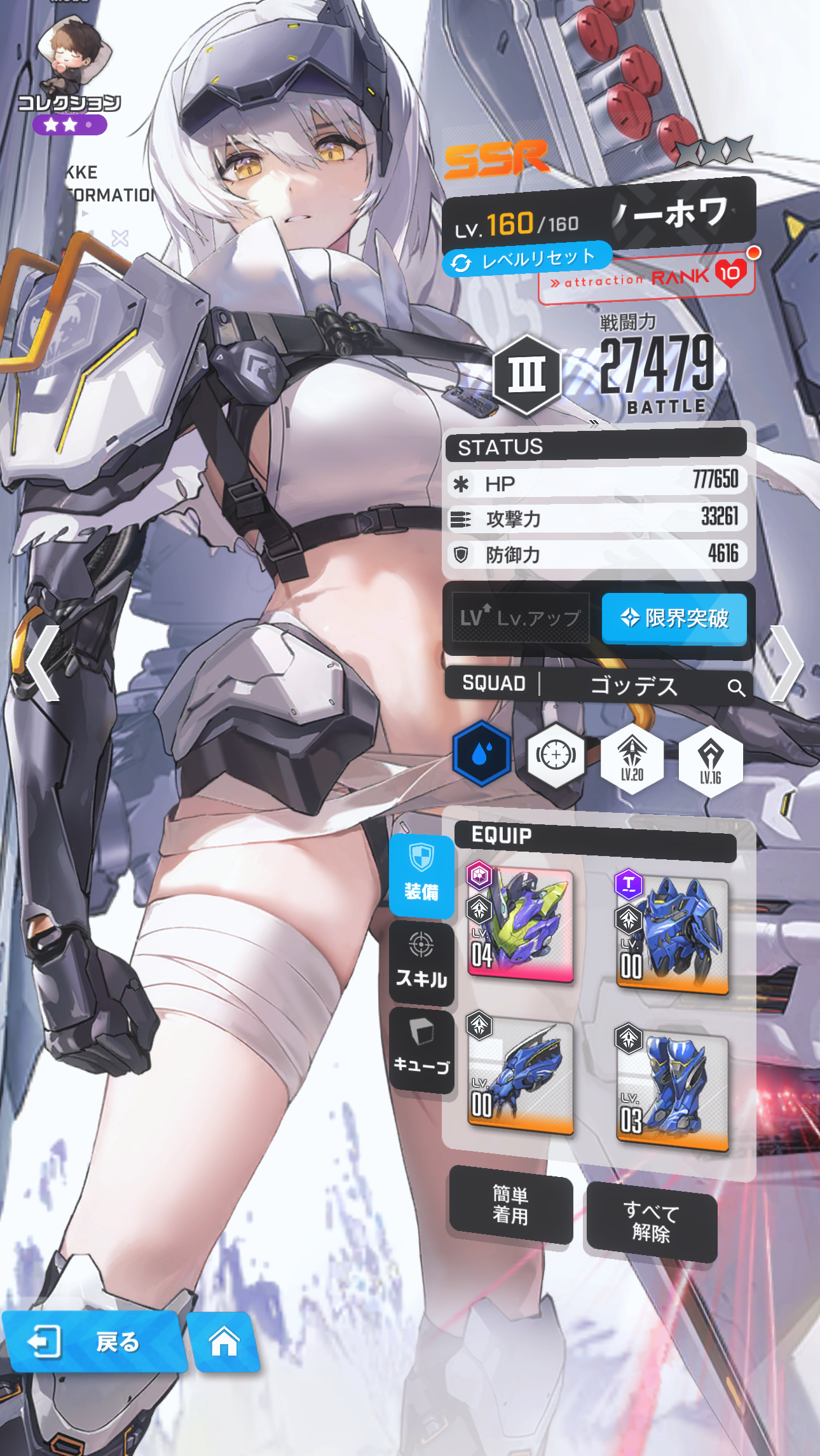Switch to the スキル skill tab
This screenshot has width=820, height=1456.
coord(421,963)
